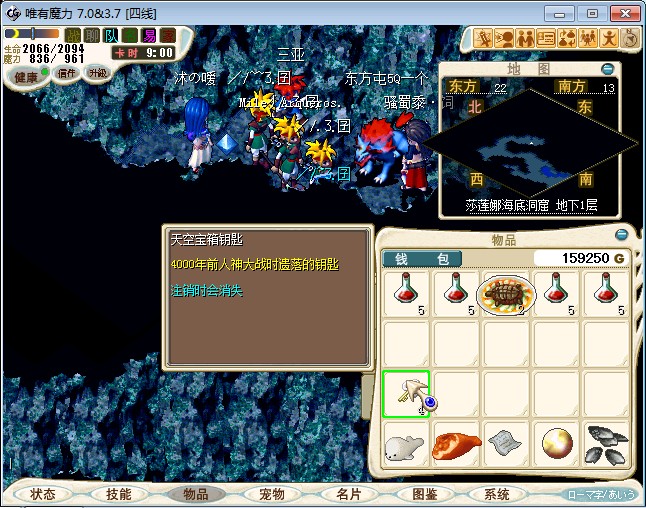Open the 图鉴 encyclopedia tab
This screenshot has width=646, height=508.
[423, 494]
